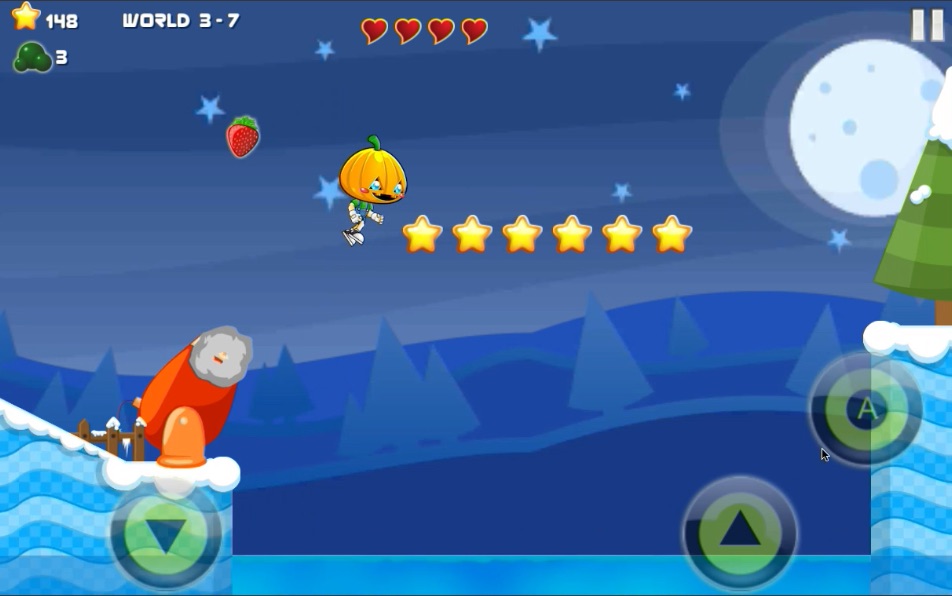
Task: Pause the game with the pause button
Action: coord(926,24)
